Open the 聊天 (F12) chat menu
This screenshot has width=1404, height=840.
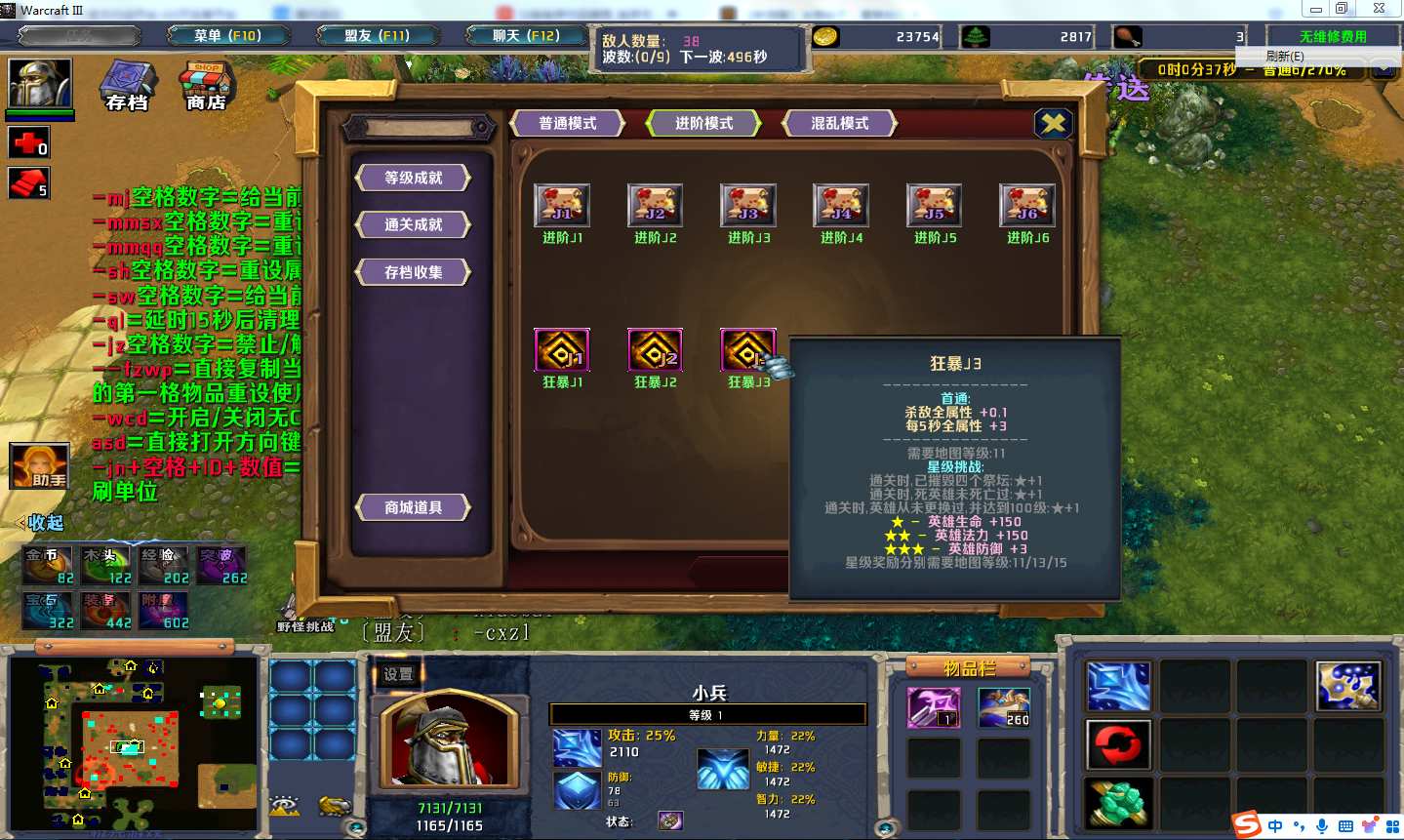tap(526, 36)
